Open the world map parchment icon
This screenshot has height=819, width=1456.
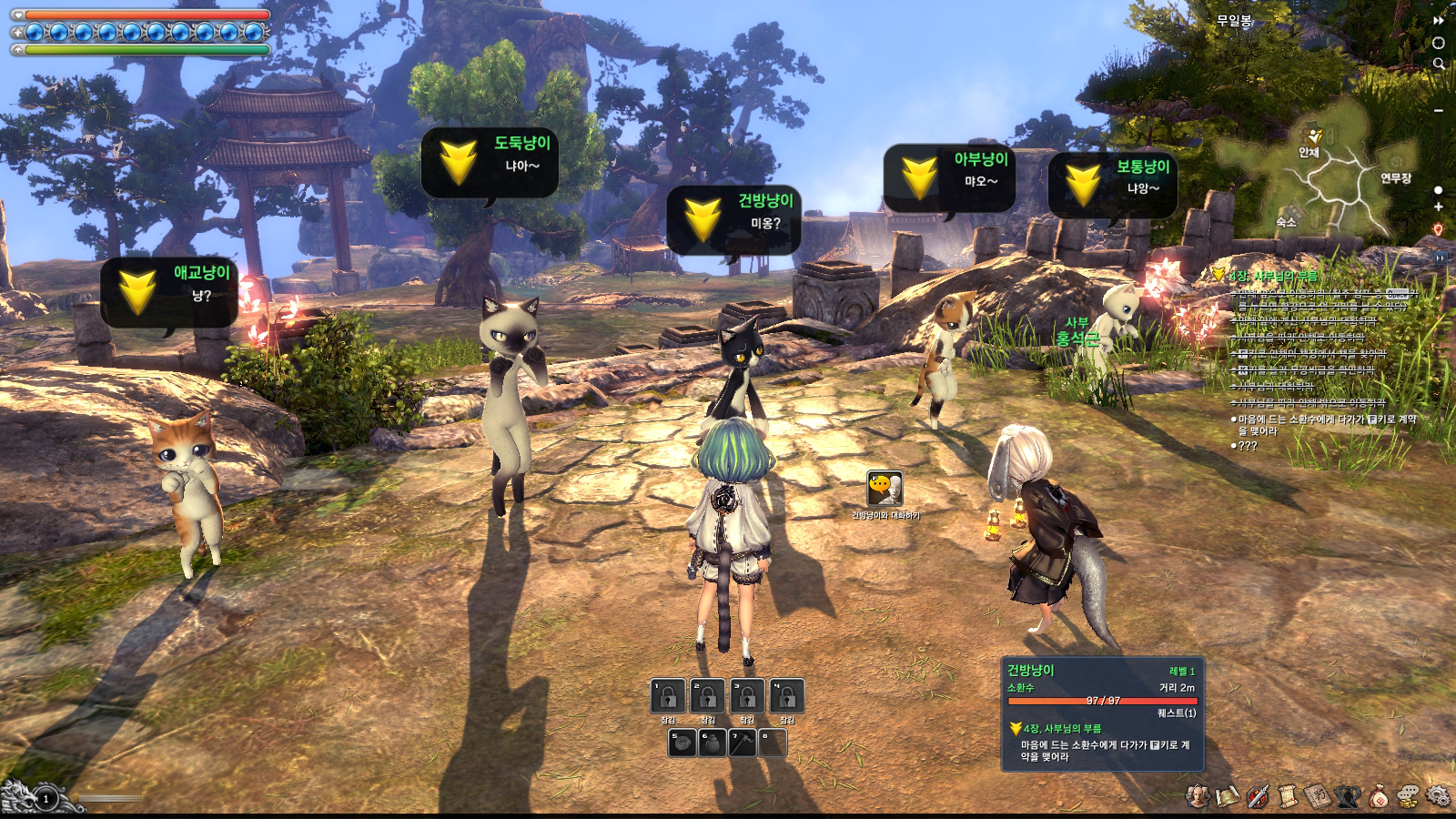pyautogui.click(x=1228, y=796)
